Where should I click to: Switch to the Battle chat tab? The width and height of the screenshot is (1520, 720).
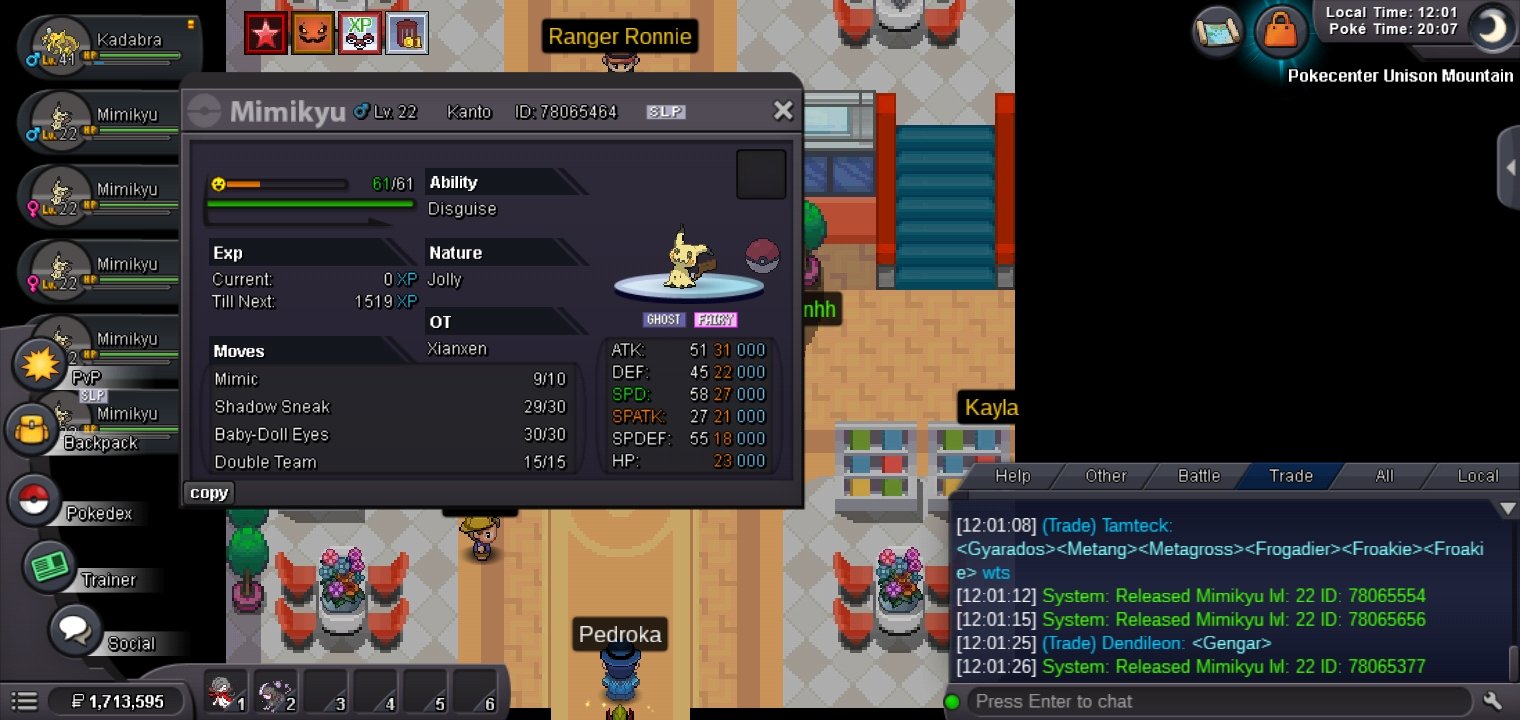pyautogui.click(x=1198, y=476)
